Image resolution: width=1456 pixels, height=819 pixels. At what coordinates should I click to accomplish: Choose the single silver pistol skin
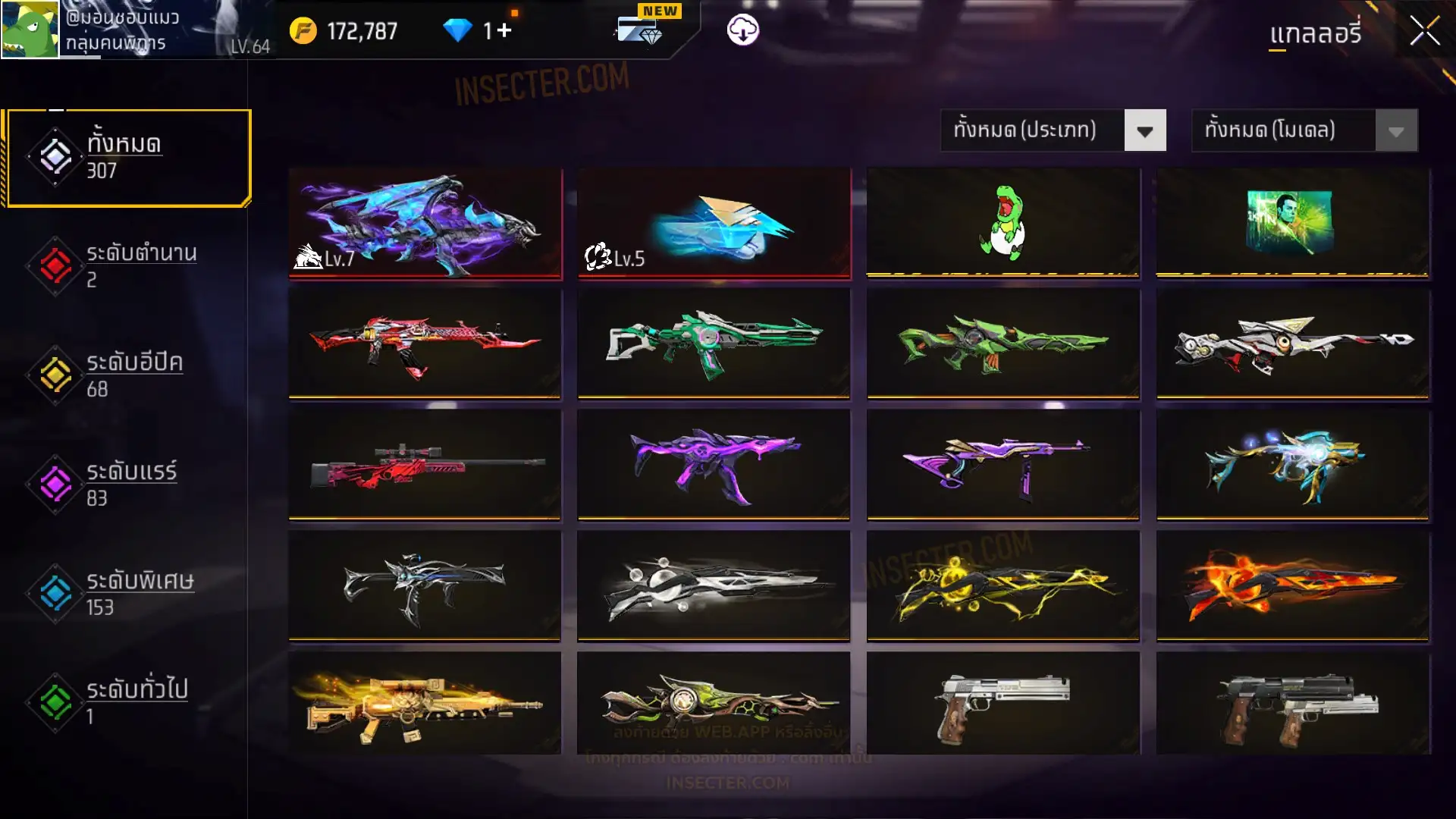(x=1003, y=704)
